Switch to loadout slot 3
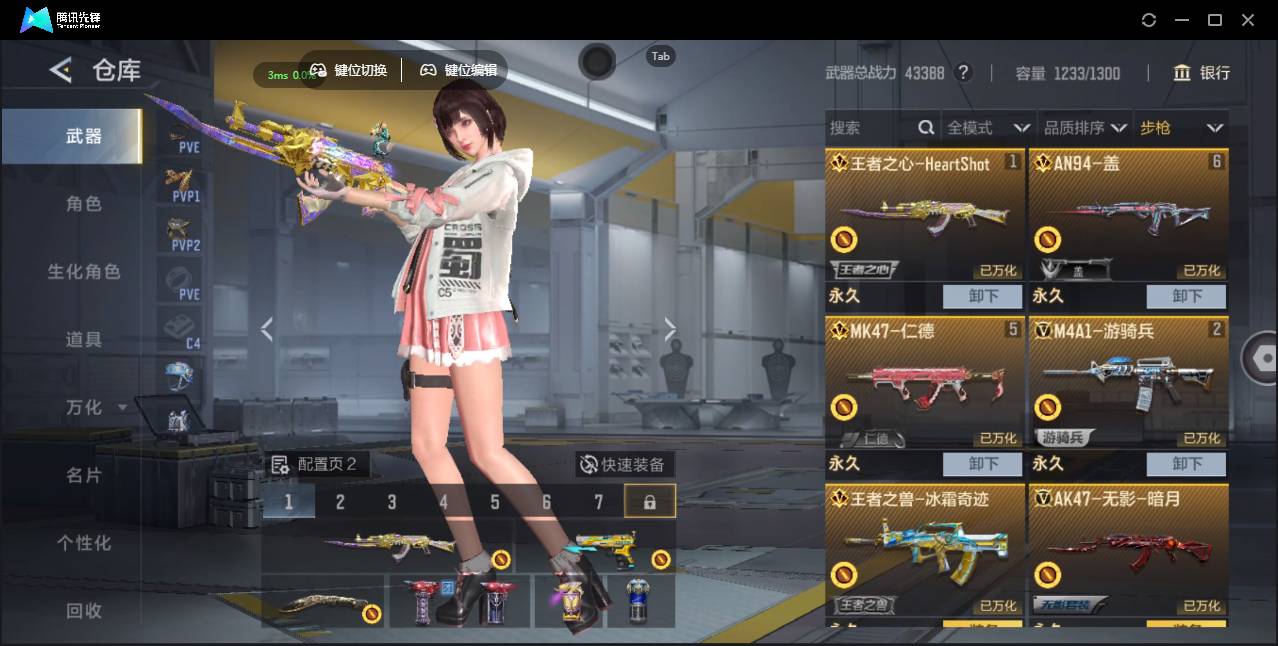This screenshot has width=1278, height=646. click(392, 502)
